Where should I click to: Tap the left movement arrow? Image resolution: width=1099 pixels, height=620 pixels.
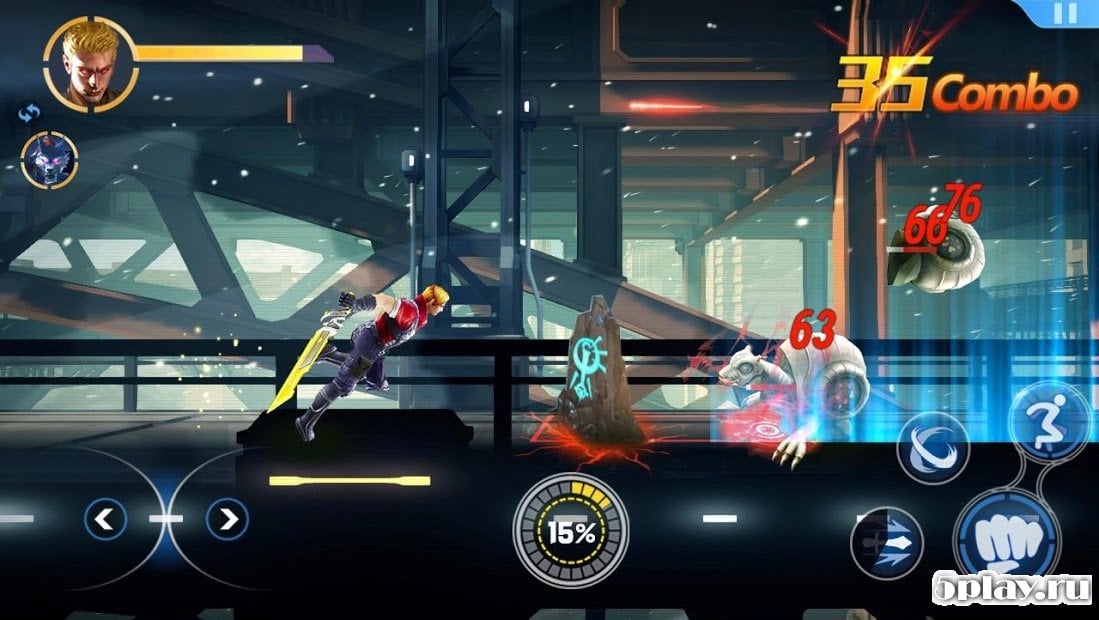click(x=105, y=519)
